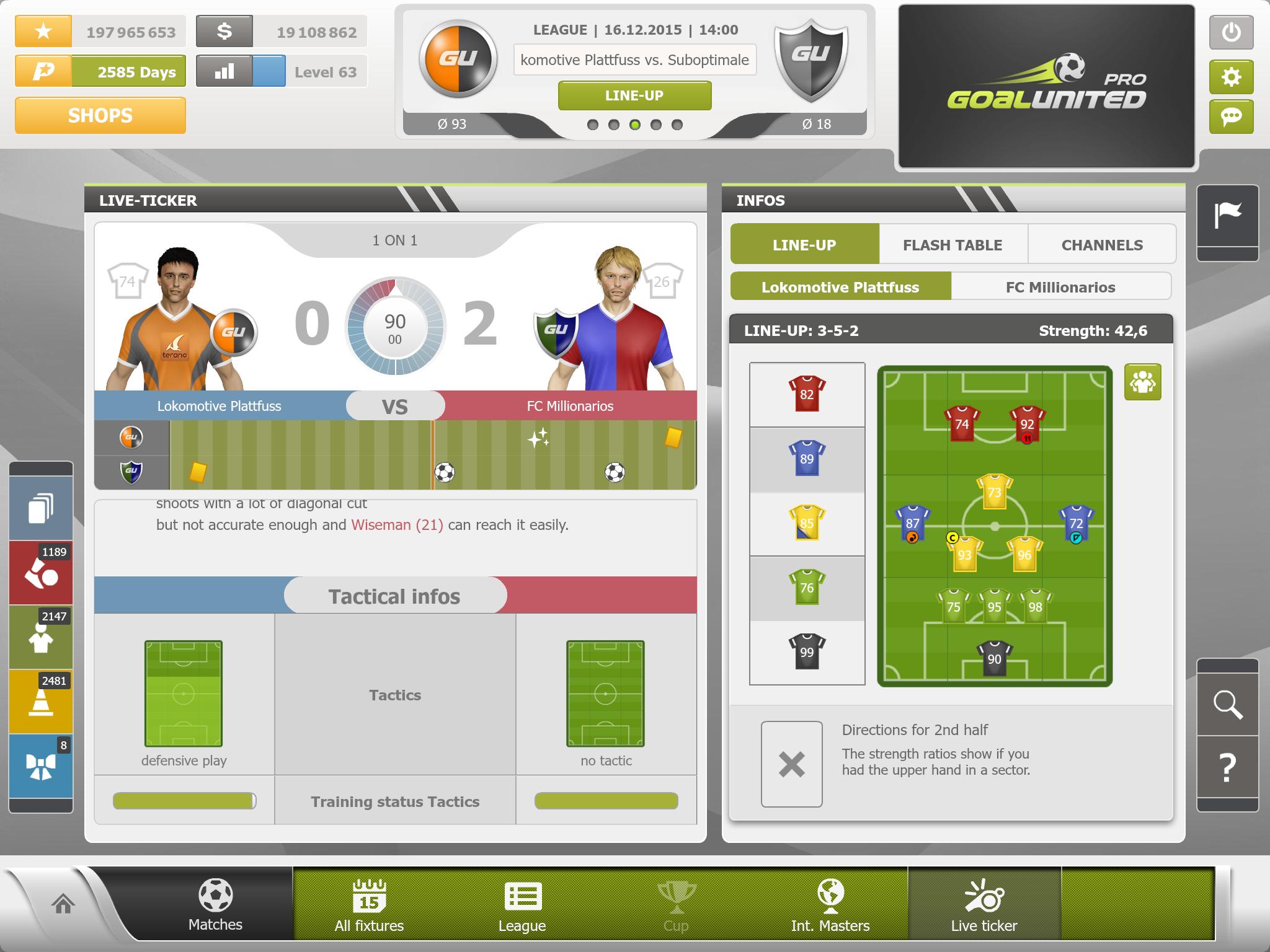Click the SHOPS button
1270x952 pixels.
[x=100, y=115]
